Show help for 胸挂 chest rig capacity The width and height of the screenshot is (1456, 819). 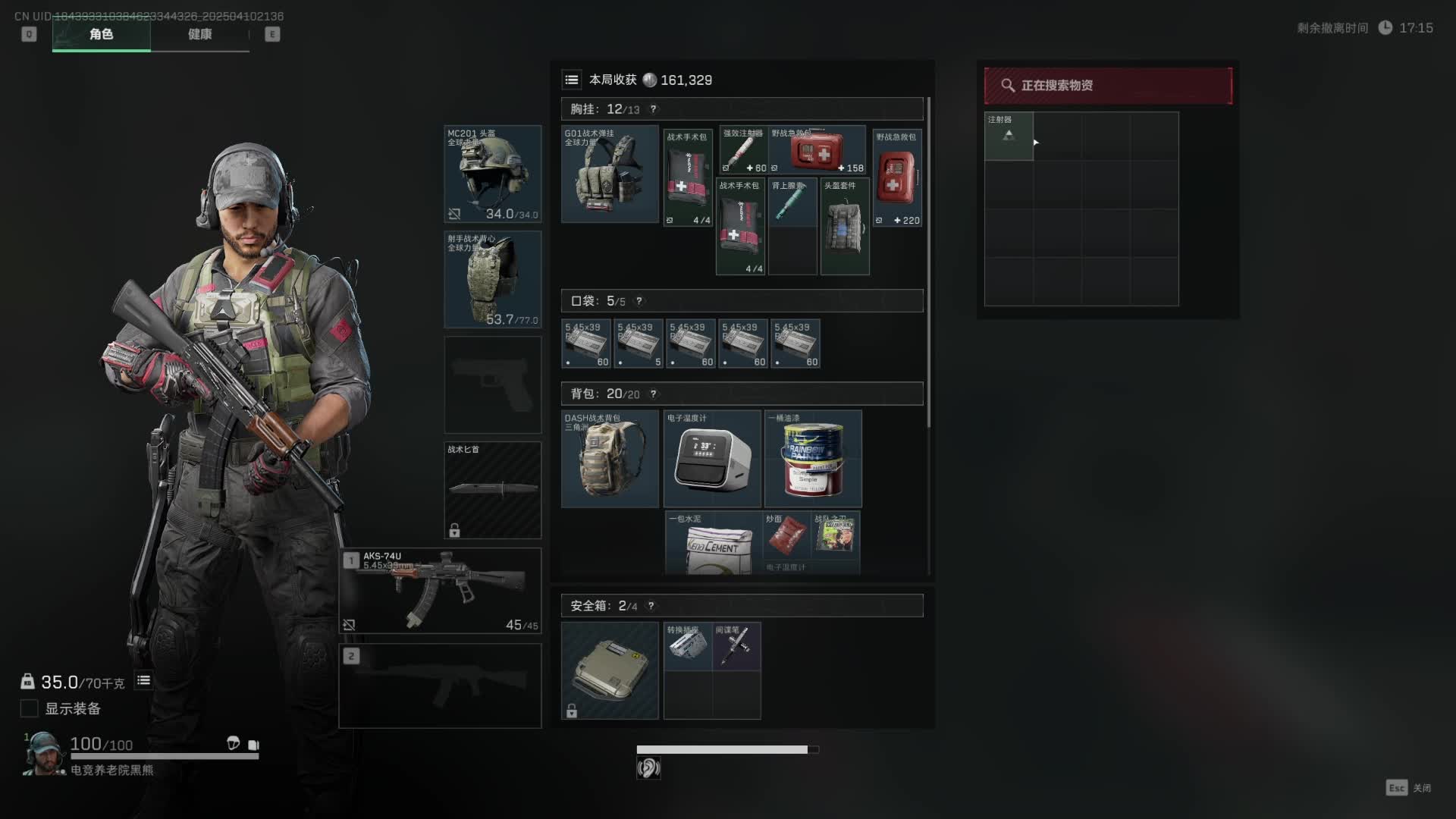(x=653, y=109)
